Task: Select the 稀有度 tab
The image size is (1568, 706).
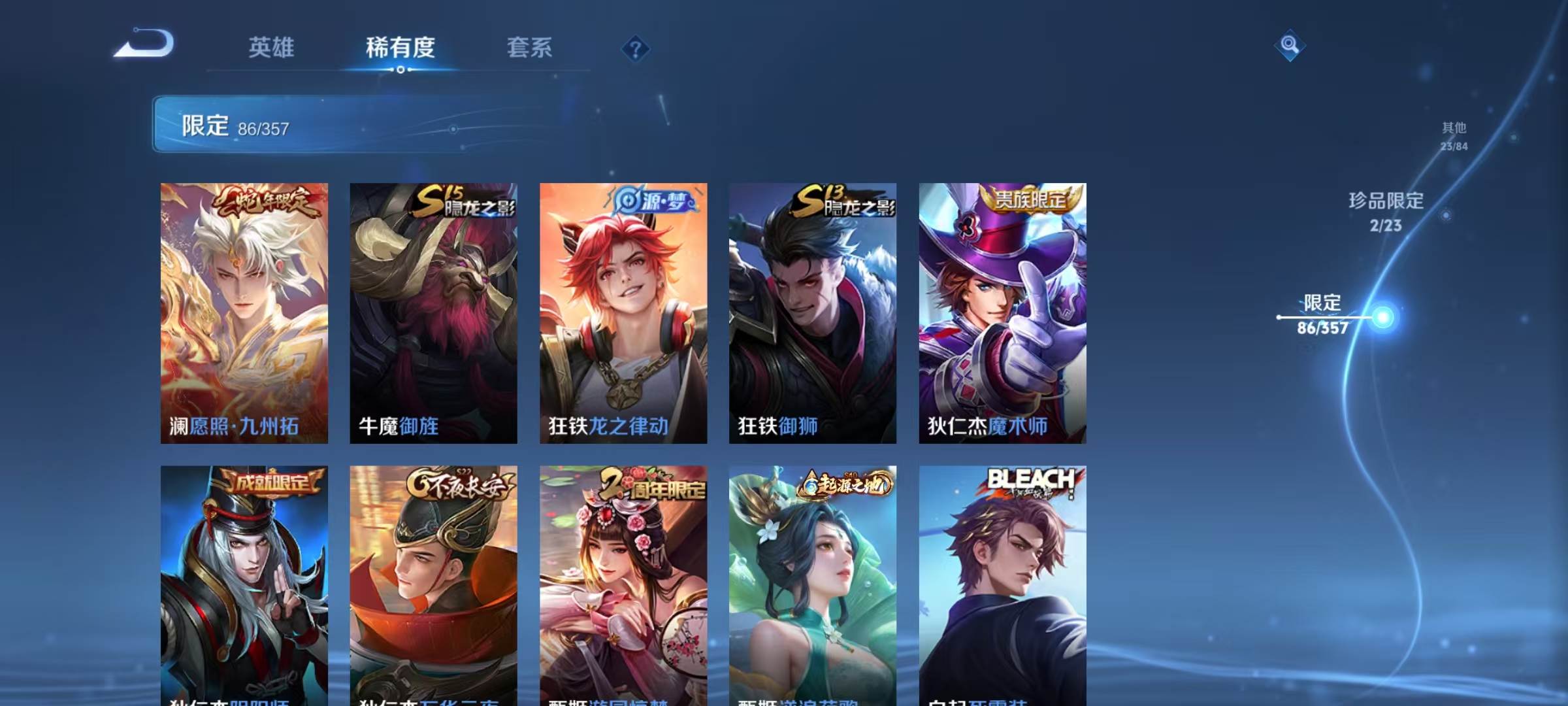Action: [x=400, y=48]
